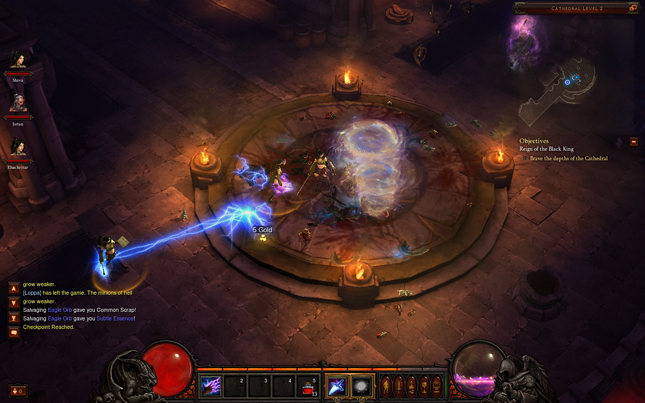Use the red health potion slot

309,386
